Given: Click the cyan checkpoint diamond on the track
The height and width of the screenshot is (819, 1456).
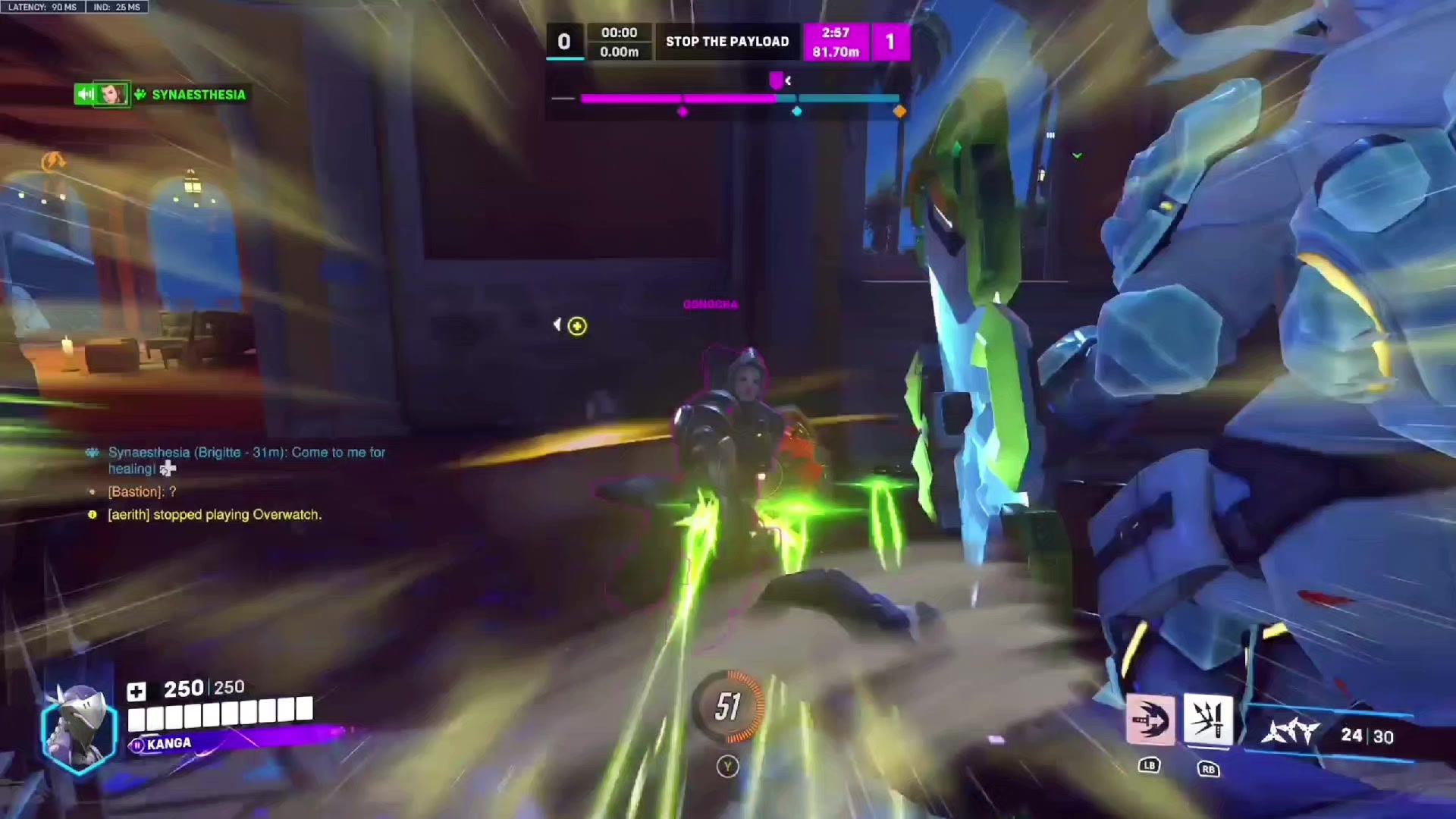Looking at the screenshot, I should [x=796, y=111].
